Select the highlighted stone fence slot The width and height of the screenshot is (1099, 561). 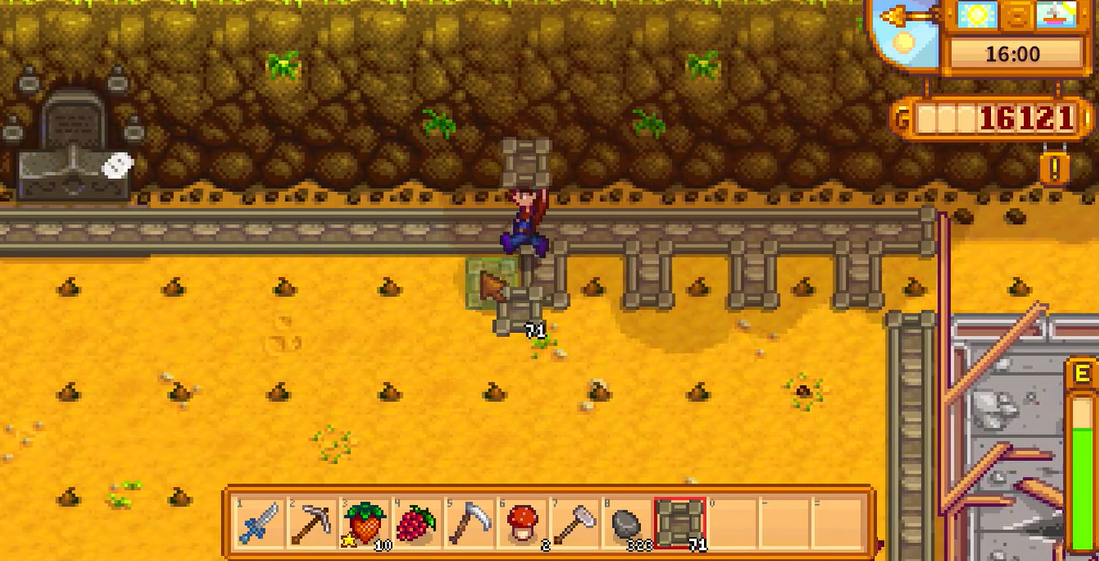point(679,523)
